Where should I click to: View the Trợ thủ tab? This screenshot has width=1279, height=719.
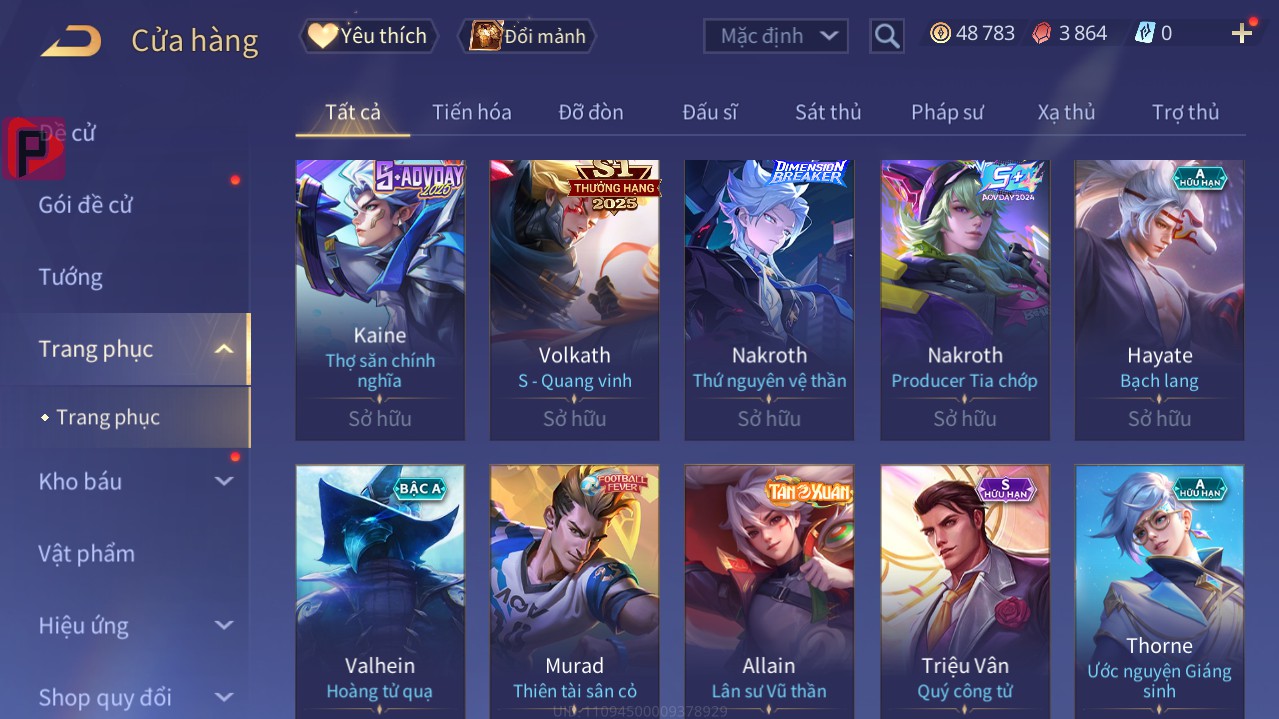[x=1185, y=112]
